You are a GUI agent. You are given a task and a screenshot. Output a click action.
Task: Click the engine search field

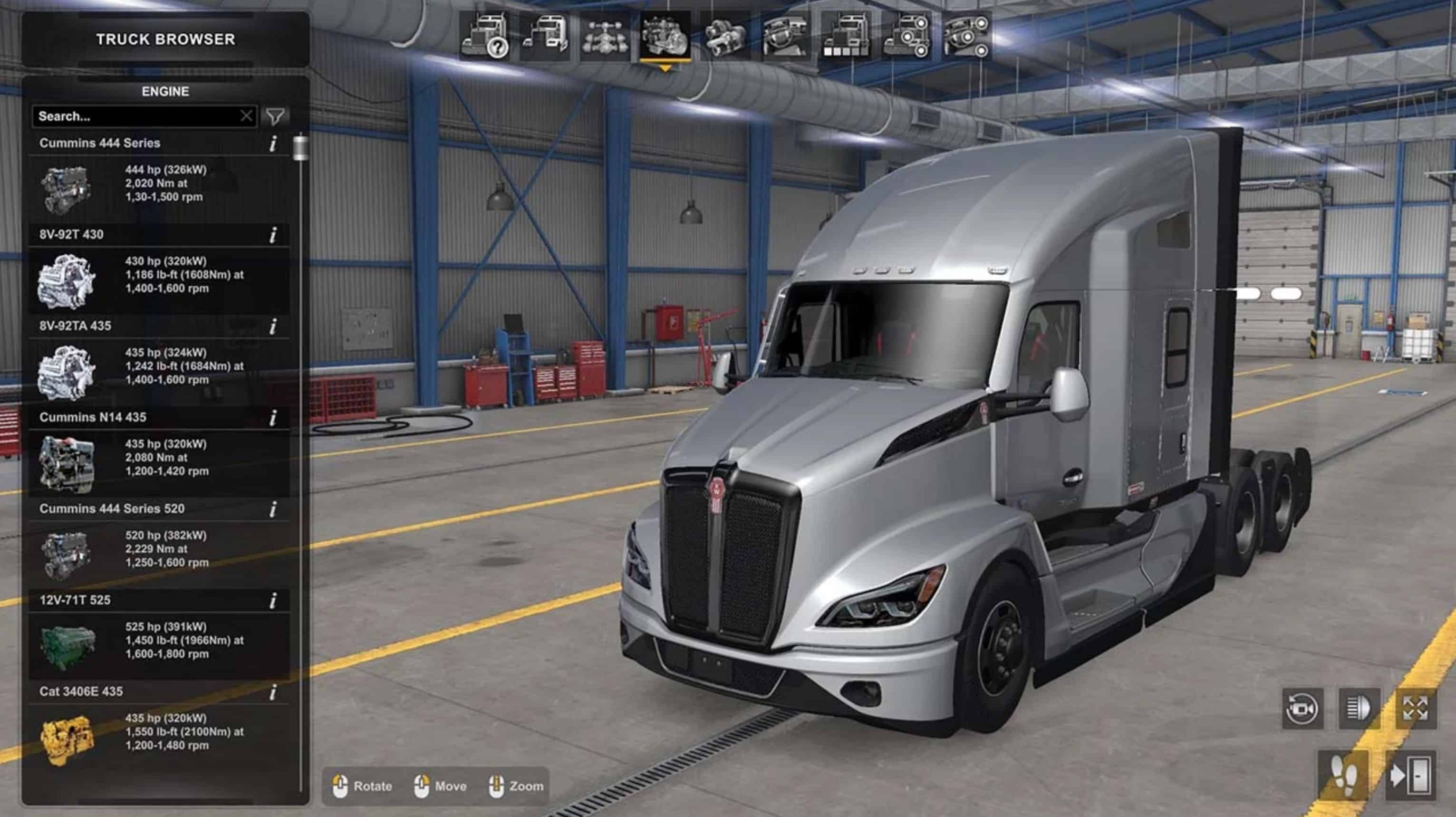[x=135, y=116]
